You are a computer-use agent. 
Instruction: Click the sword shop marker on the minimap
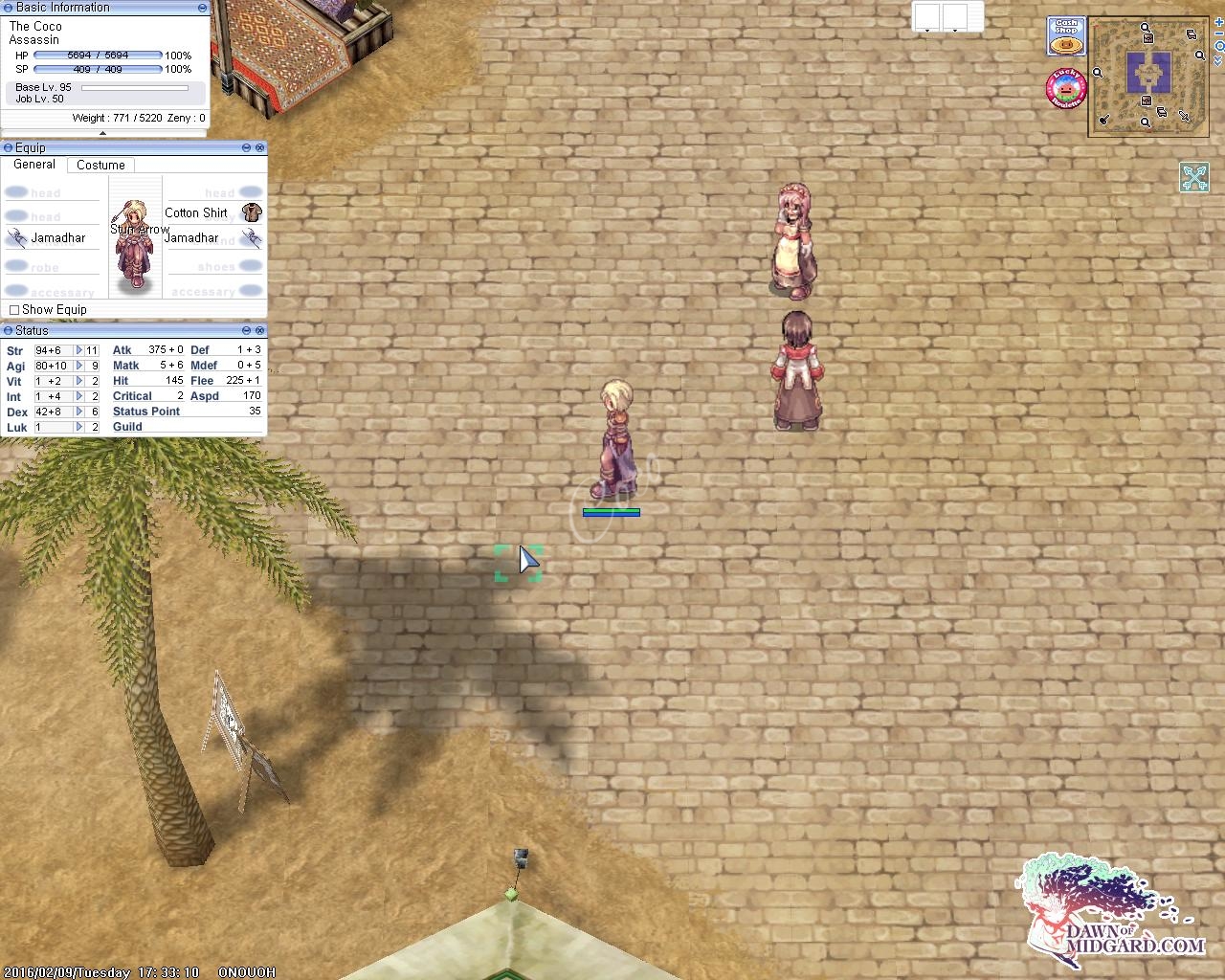coord(1184,115)
